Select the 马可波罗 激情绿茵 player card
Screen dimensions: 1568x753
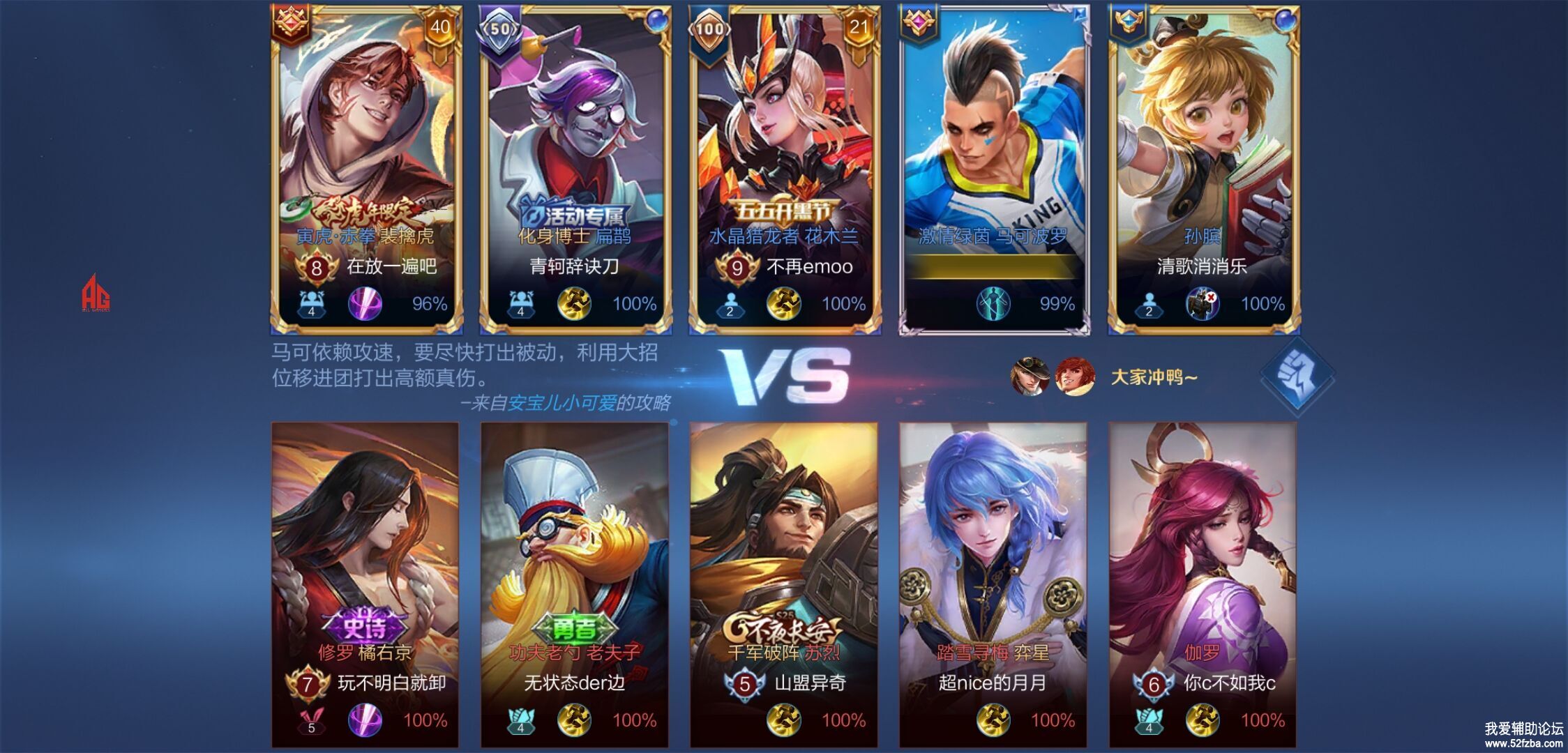coord(994,167)
